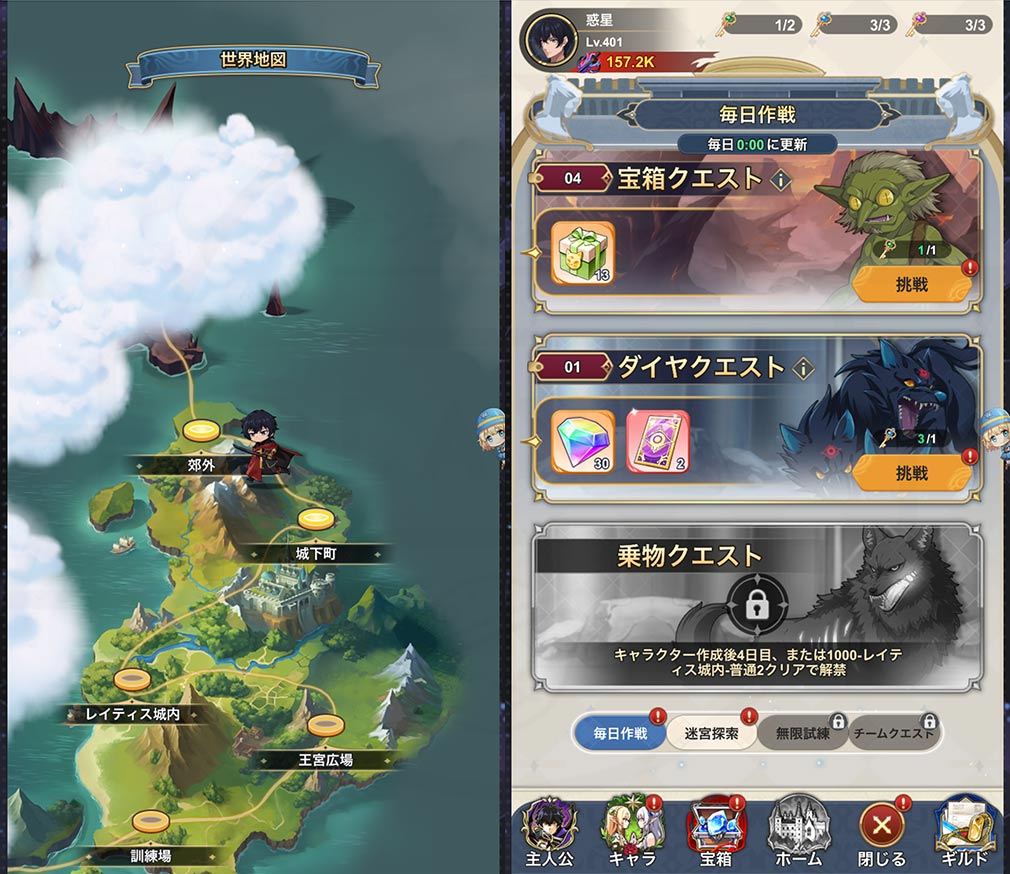
Task: Switch to the 迷宮探索 tab
Action: click(x=711, y=733)
